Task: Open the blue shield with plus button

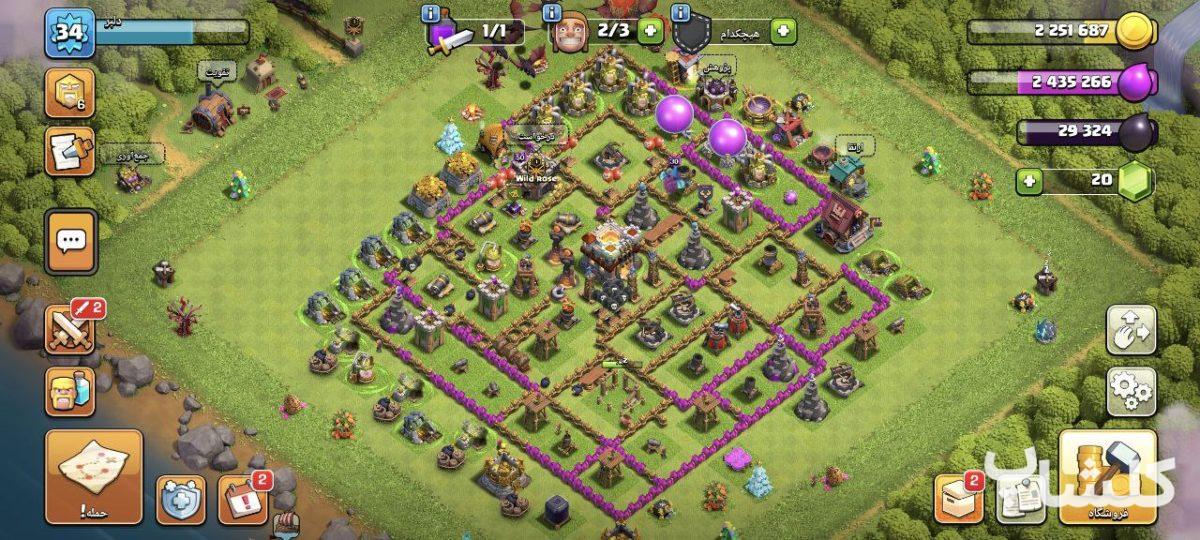Action: 181,498
